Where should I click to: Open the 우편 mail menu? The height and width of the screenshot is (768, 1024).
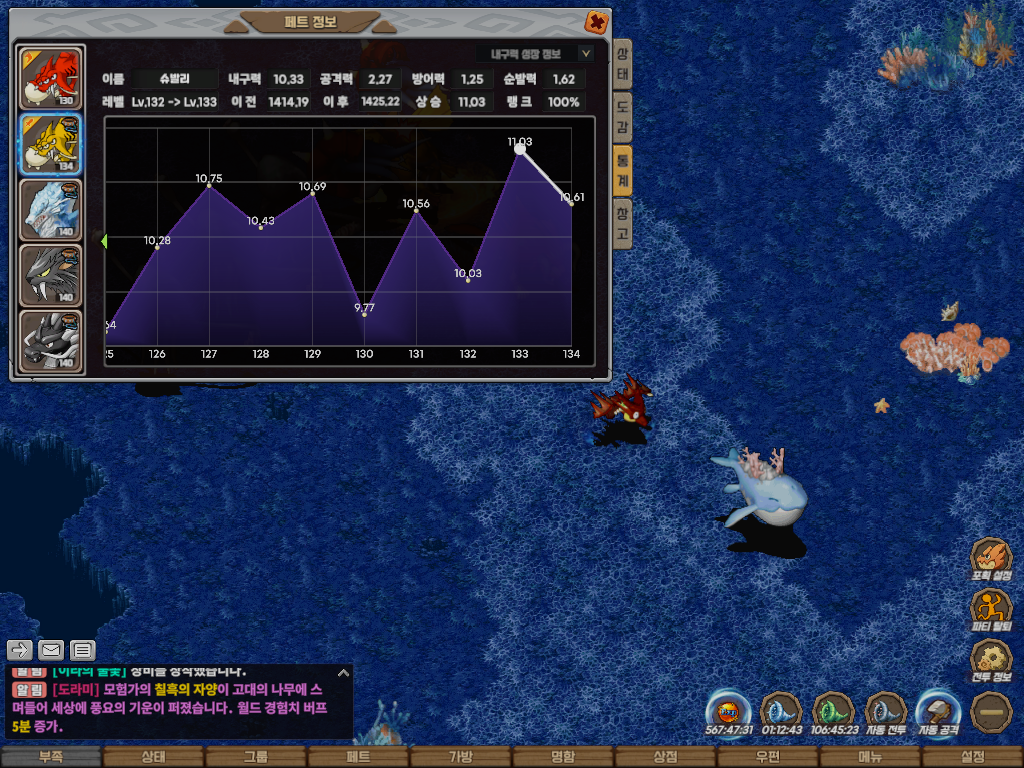[767, 757]
